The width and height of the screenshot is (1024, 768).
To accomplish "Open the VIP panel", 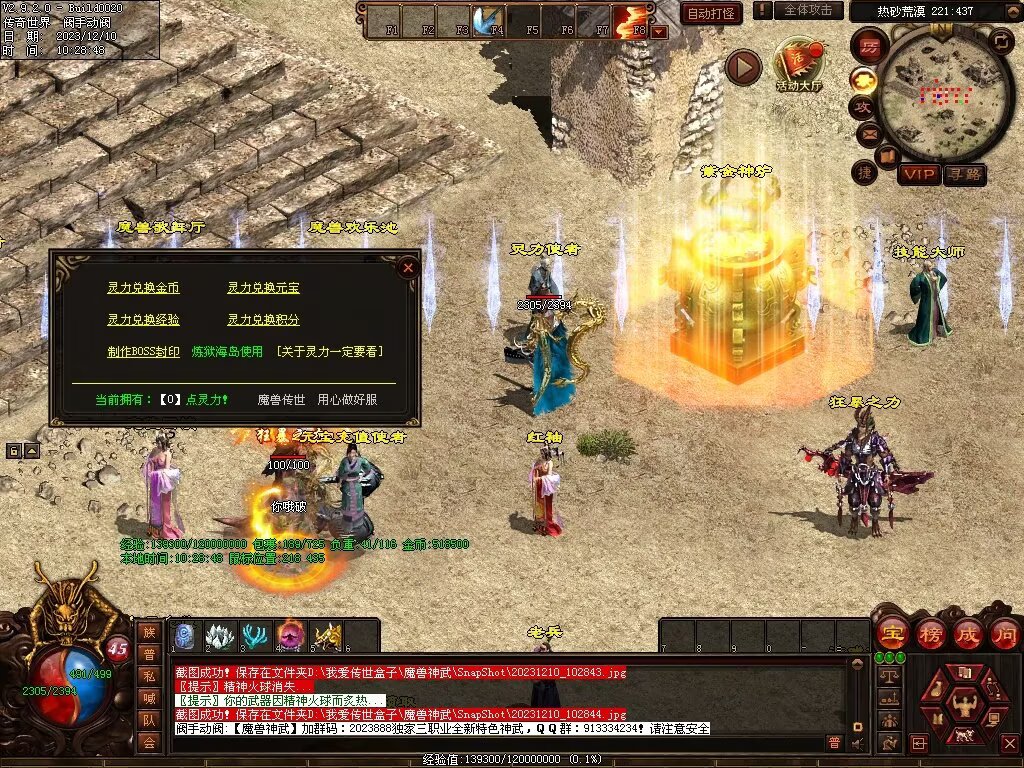I will (918, 175).
